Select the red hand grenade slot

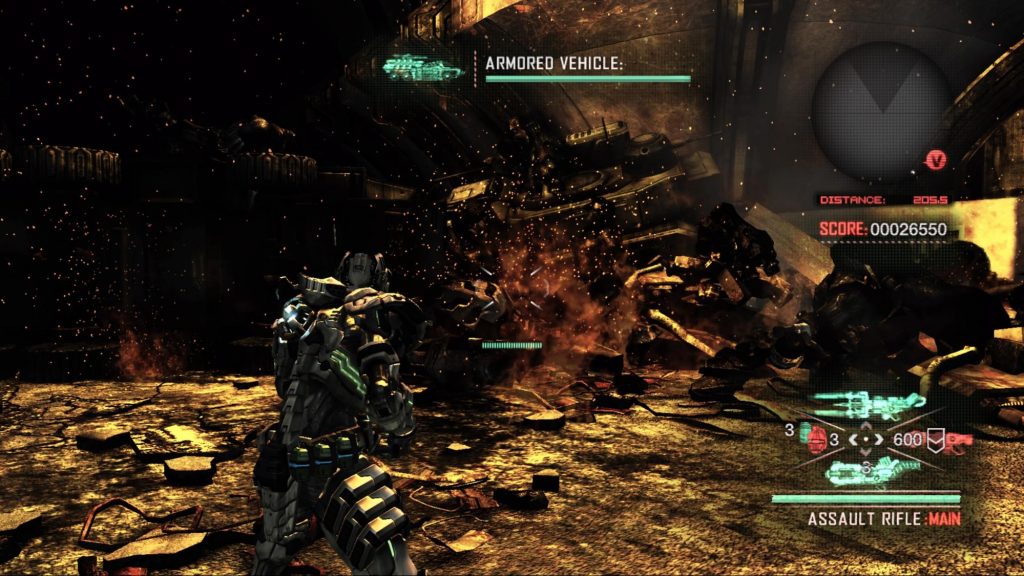point(819,438)
